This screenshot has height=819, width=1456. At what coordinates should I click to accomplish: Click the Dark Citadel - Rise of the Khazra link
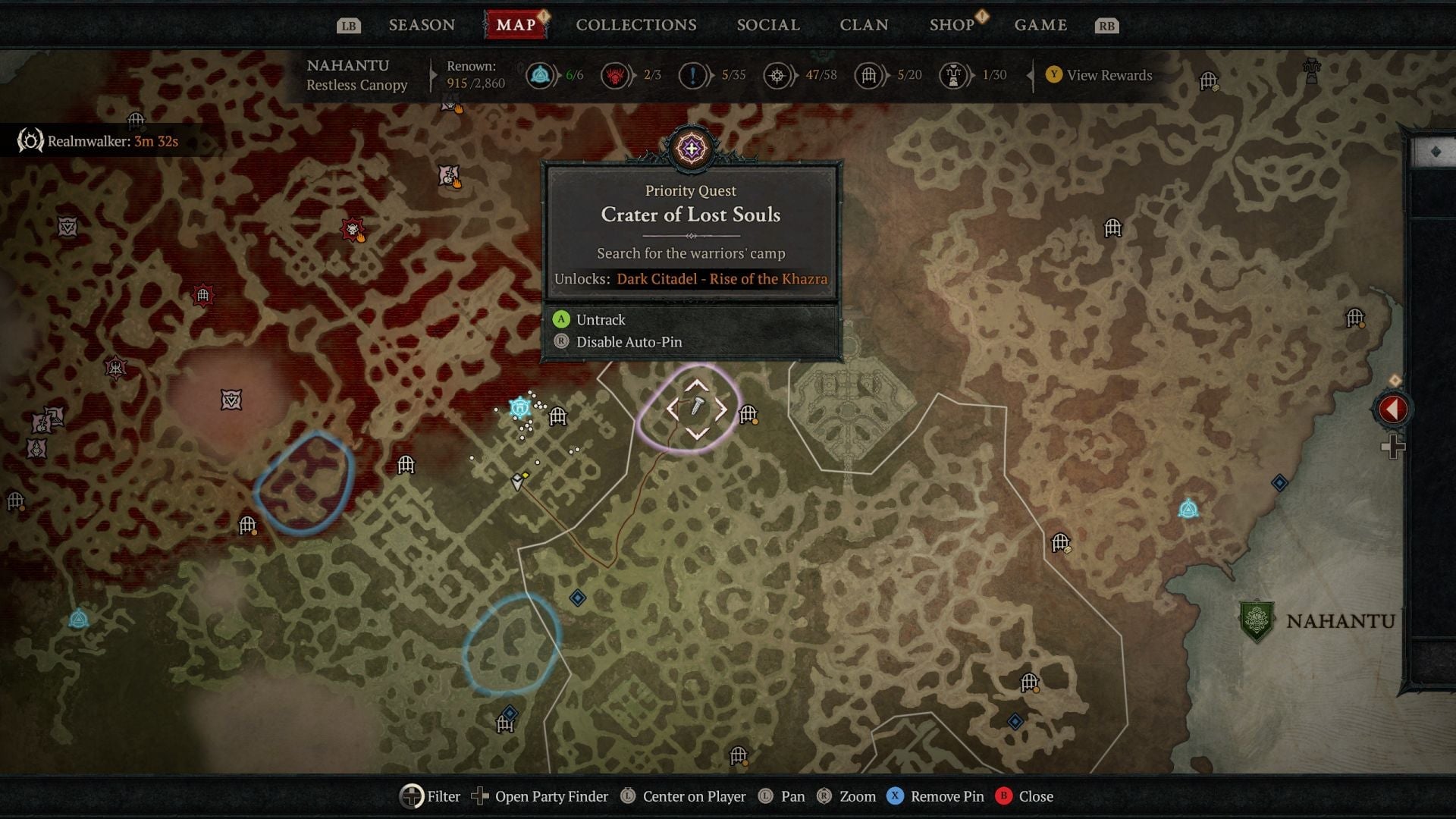click(721, 279)
